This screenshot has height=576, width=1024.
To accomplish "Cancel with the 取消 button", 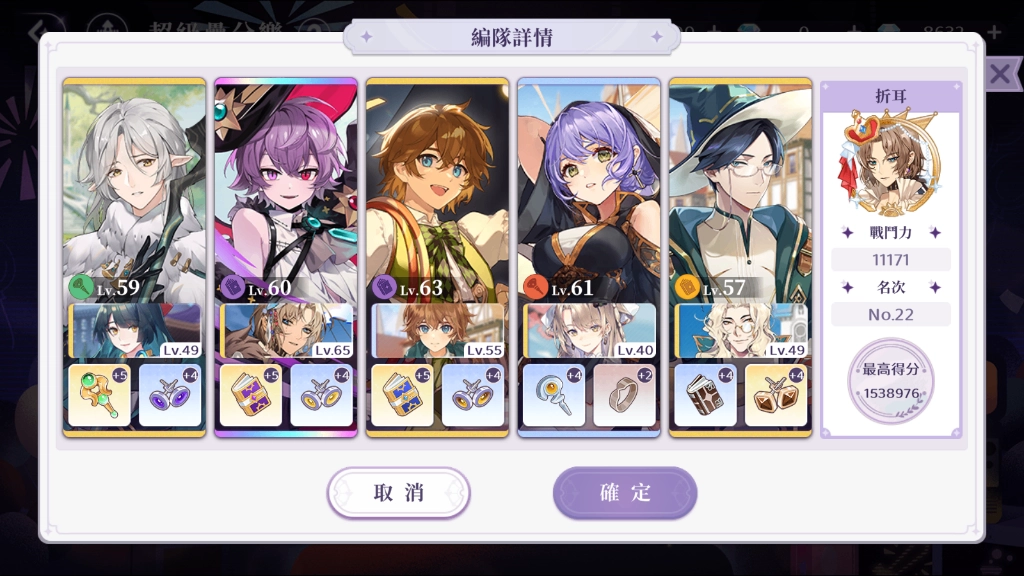I will tap(398, 493).
